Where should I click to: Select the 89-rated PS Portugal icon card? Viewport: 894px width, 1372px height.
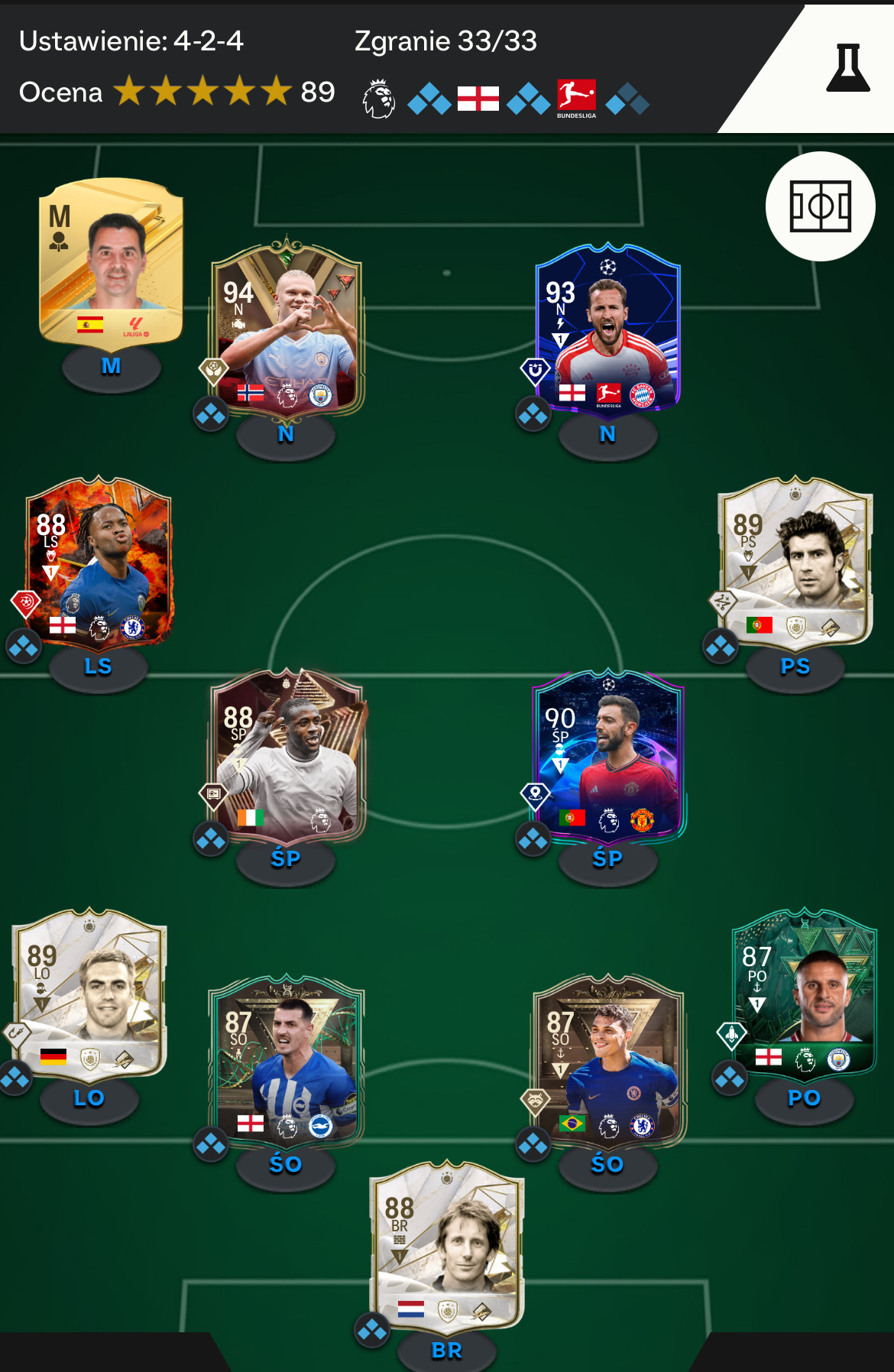click(x=795, y=562)
